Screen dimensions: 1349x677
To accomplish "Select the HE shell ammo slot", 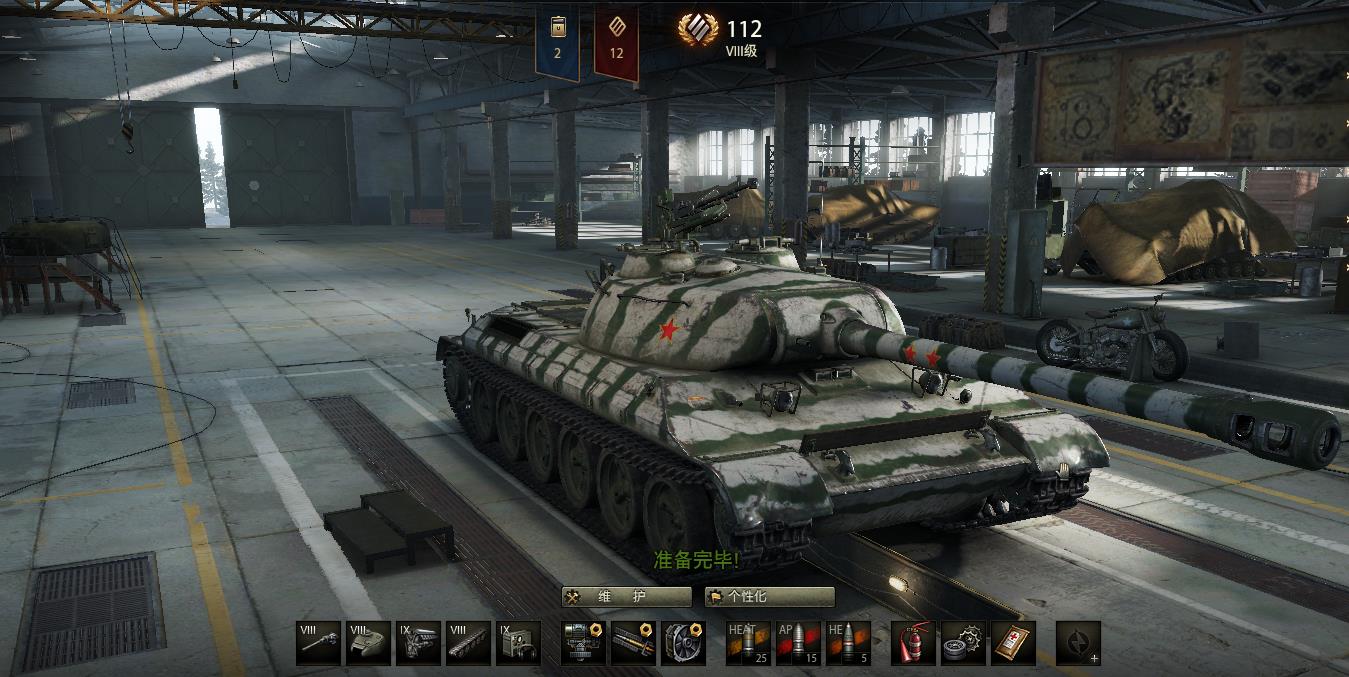I will pyautogui.click(x=848, y=643).
